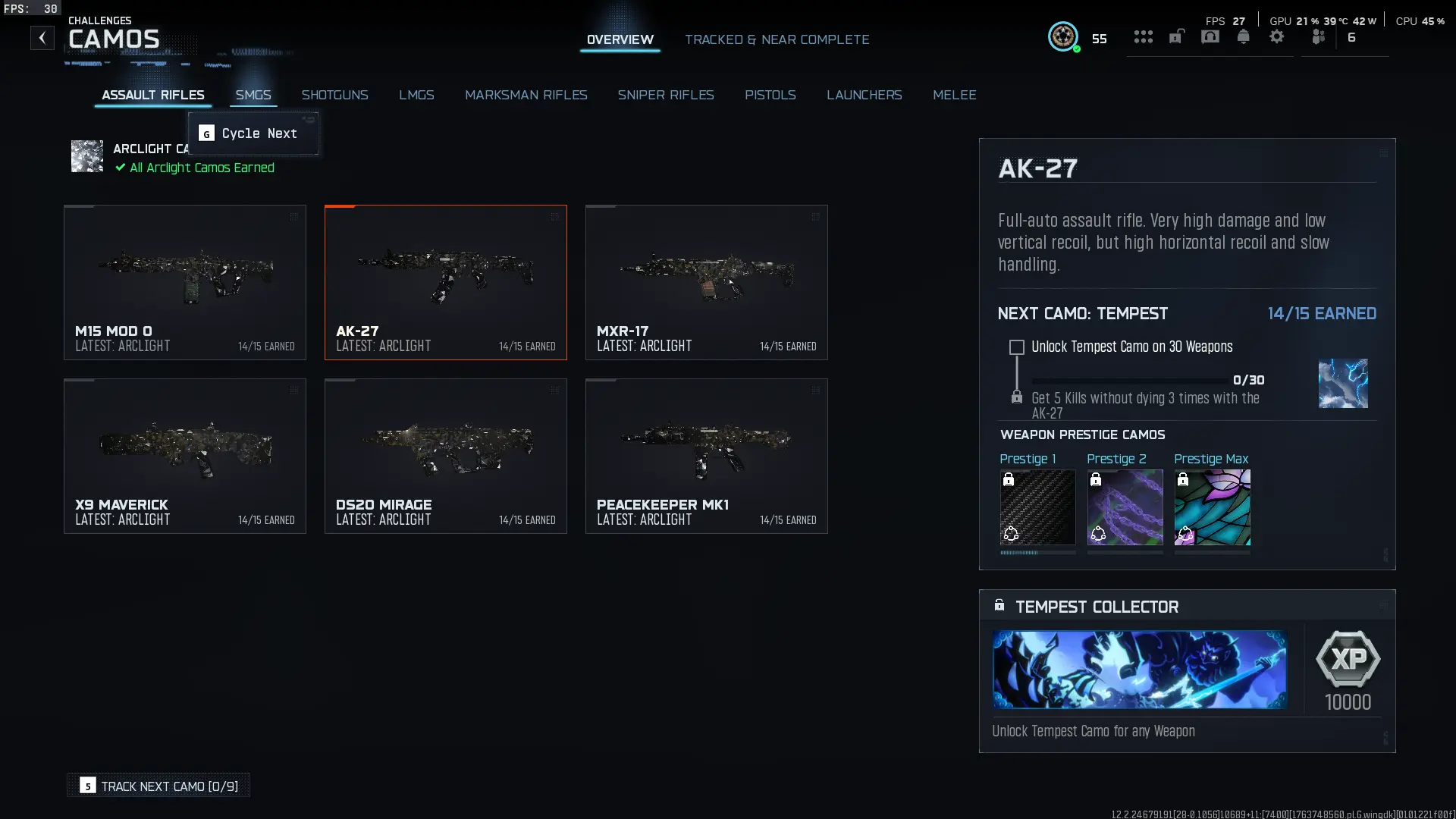This screenshot has width=1456, height=819.
Task: Open the TRACKED & NEAR COMPLETE view
Action: (x=777, y=39)
